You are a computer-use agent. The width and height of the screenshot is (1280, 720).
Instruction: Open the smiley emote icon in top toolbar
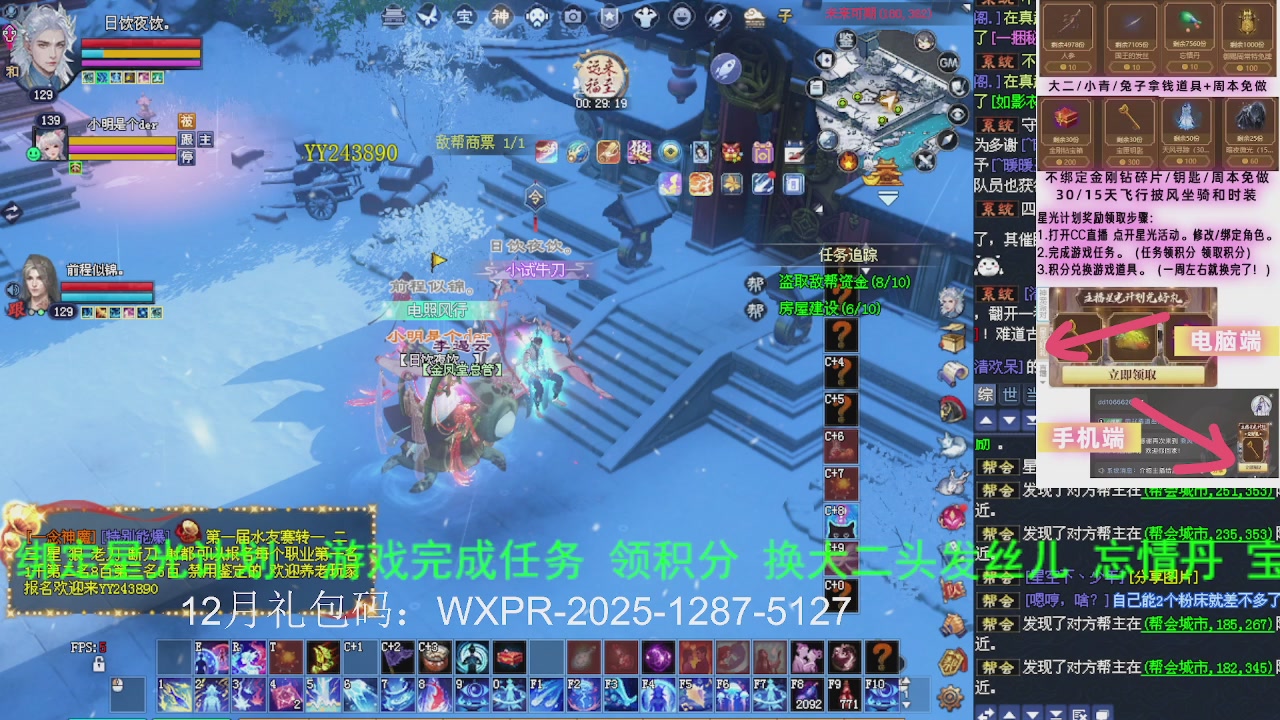pos(681,16)
